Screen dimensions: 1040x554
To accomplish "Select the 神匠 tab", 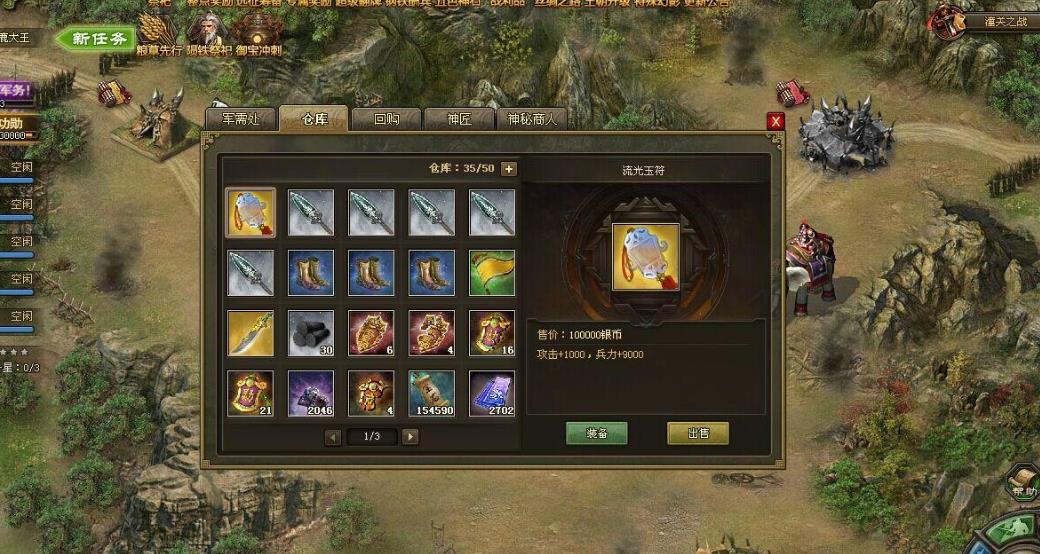I will pyautogui.click(x=458, y=118).
